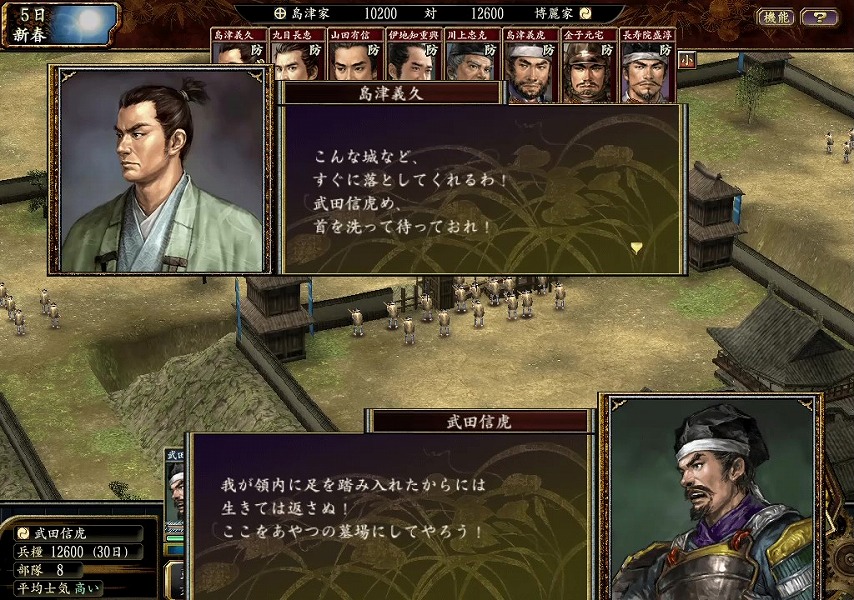Select the 川上忠克 officer card
854x600 pixels.
click(x=471, y=62)
